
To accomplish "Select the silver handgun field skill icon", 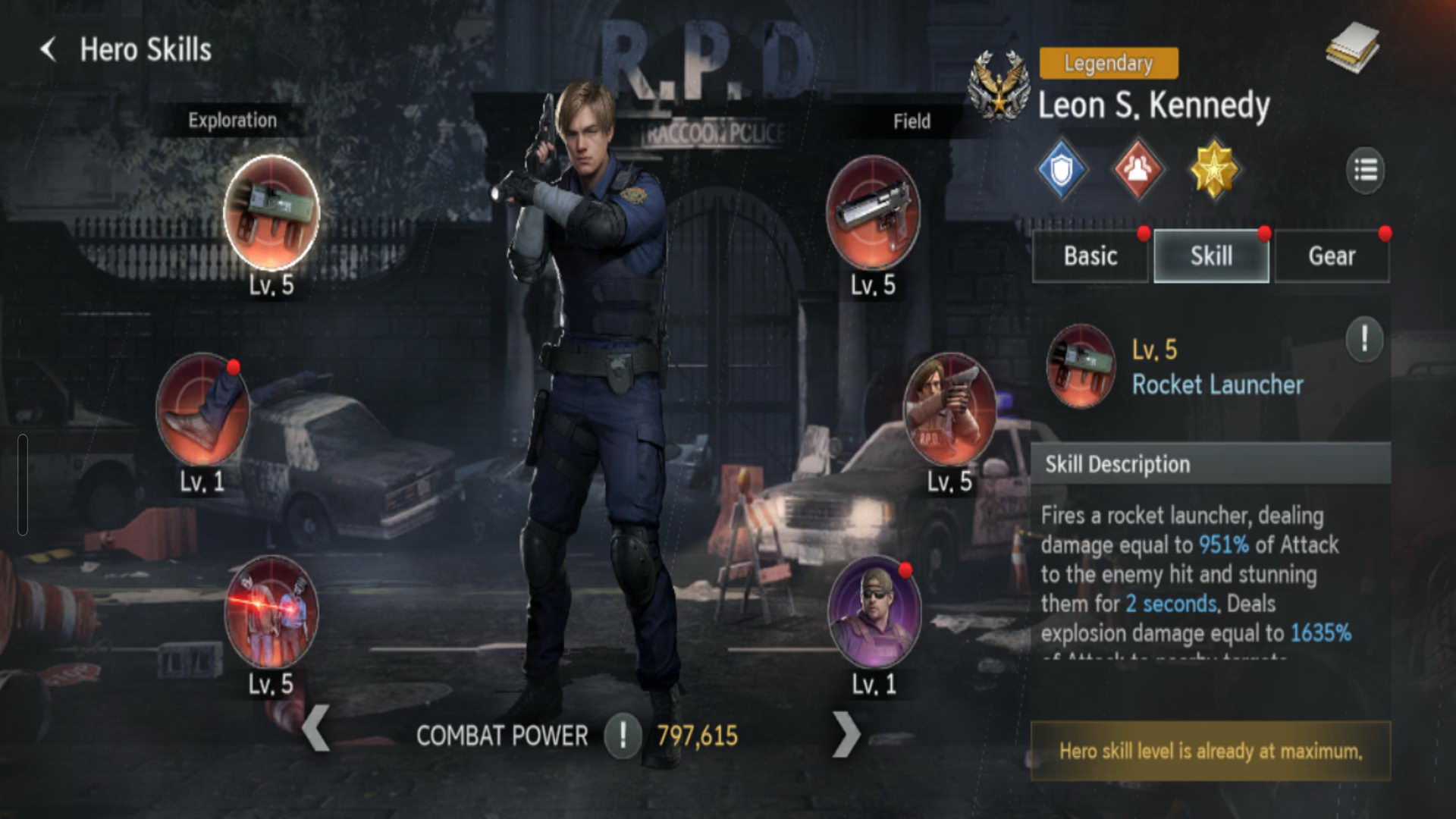I will (x=873, y=213).
